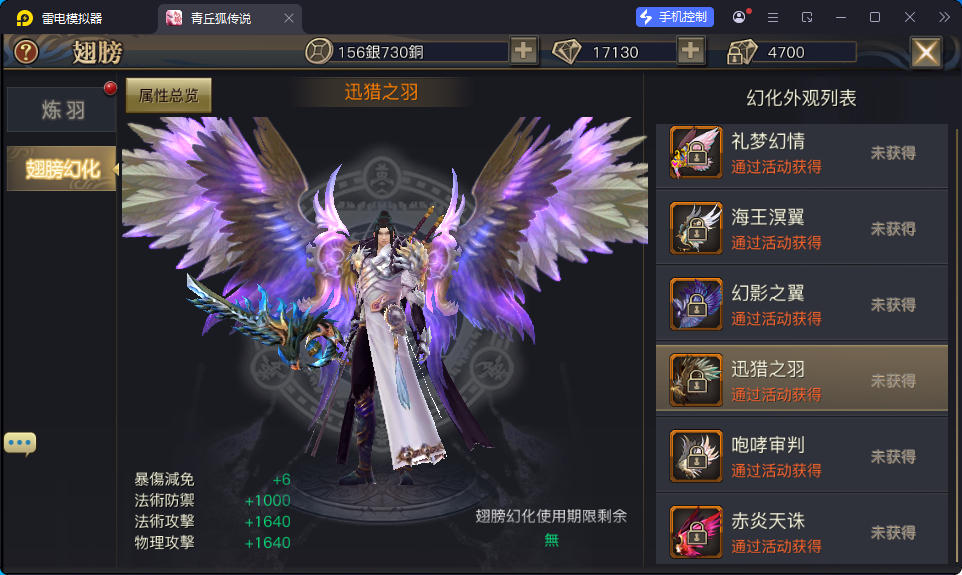962x575 pixels.
Task: Select 幻影之翼 wing appearance
Action: [x=801, y=305]
